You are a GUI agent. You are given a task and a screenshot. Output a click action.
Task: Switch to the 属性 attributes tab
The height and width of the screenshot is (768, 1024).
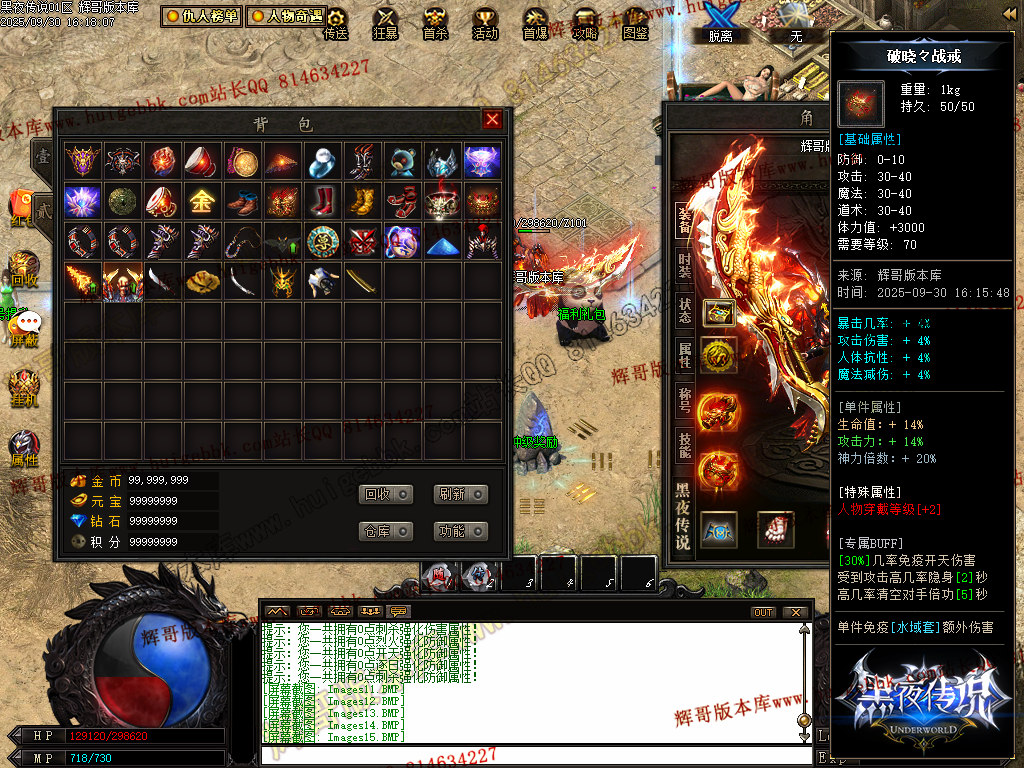(x=684, y=353)
